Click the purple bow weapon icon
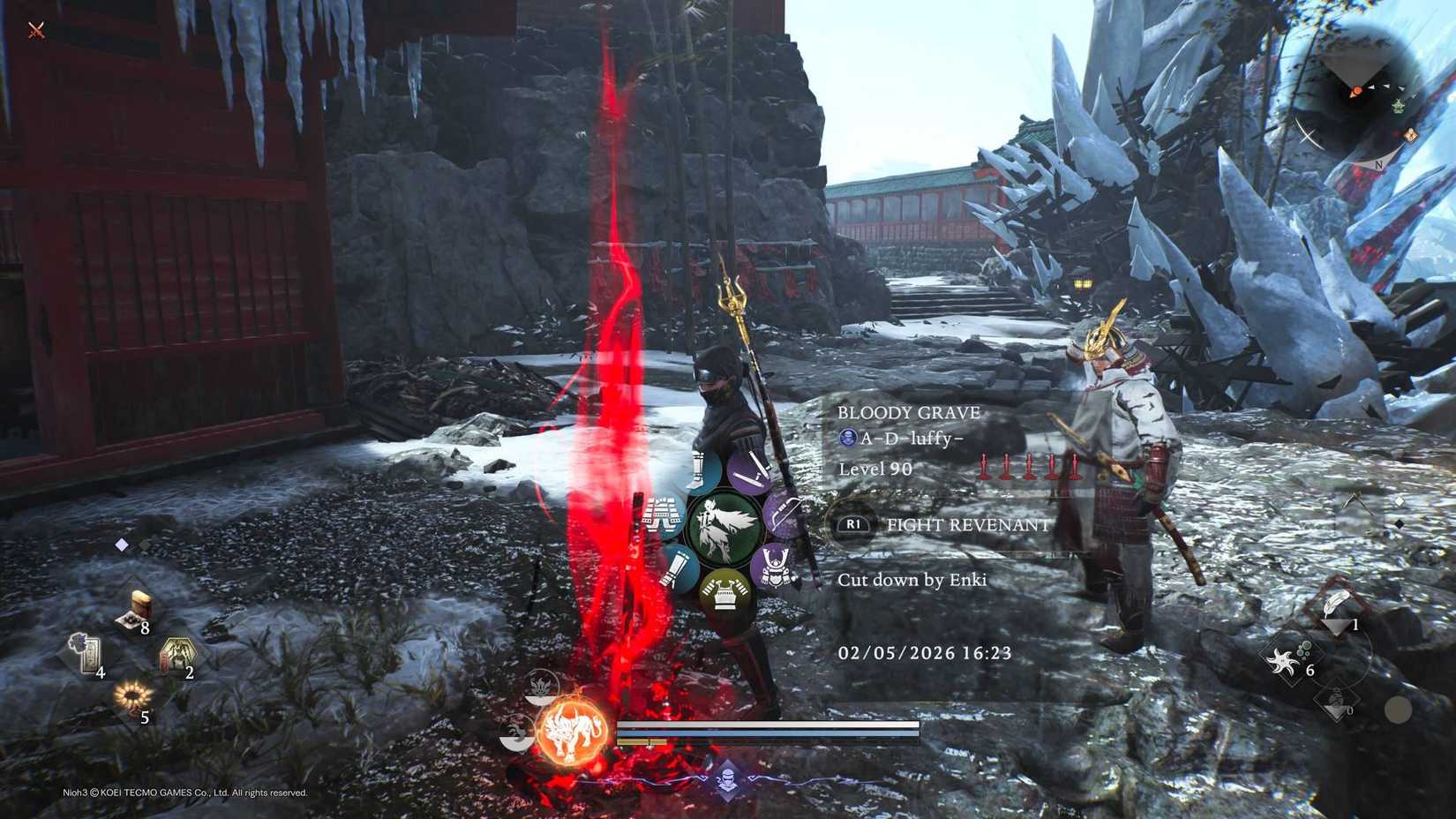This screenshot has height=819, width=1456. tap(781, 515)
